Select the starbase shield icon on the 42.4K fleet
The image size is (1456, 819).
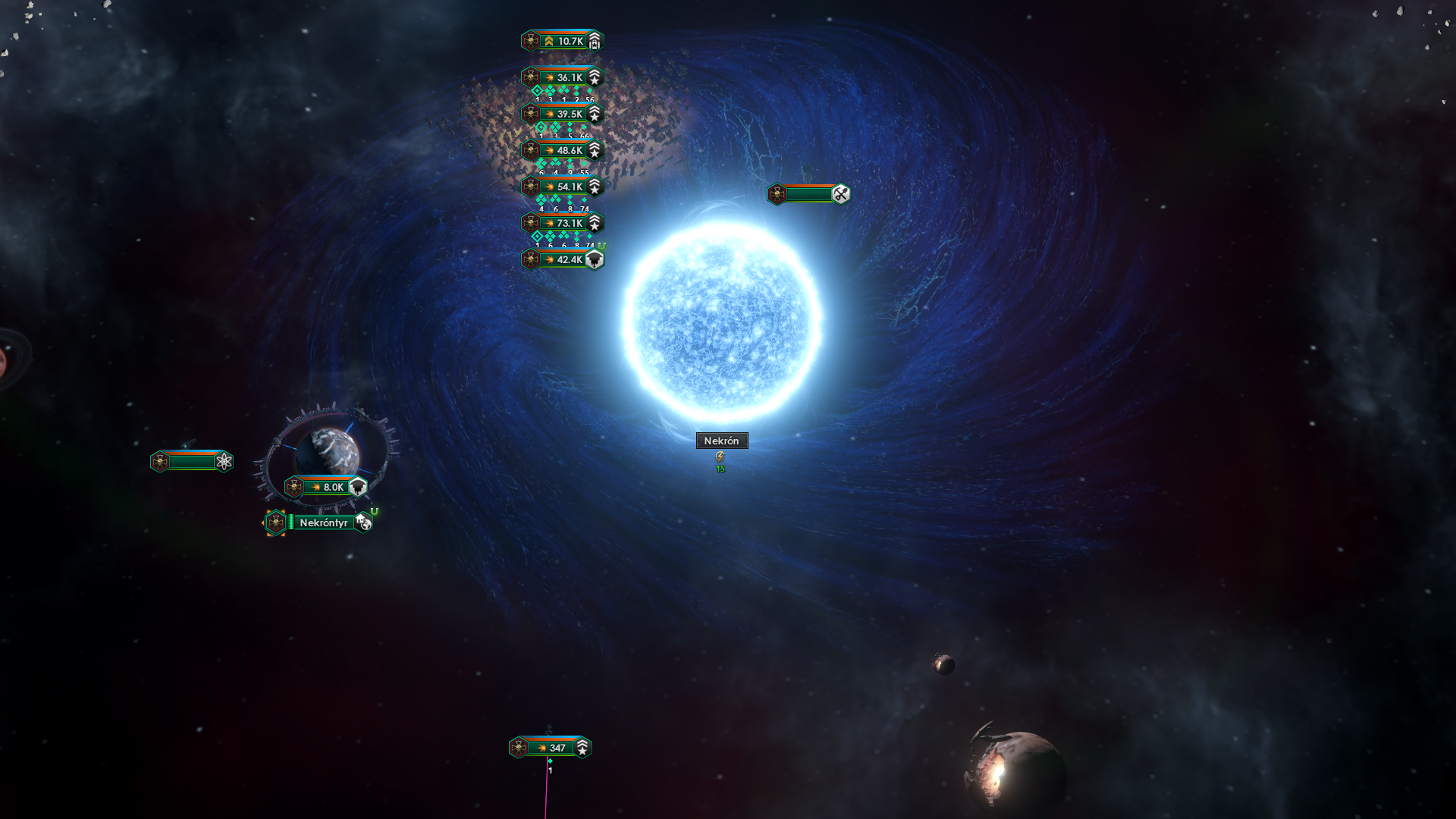click(x=596, y=258)
